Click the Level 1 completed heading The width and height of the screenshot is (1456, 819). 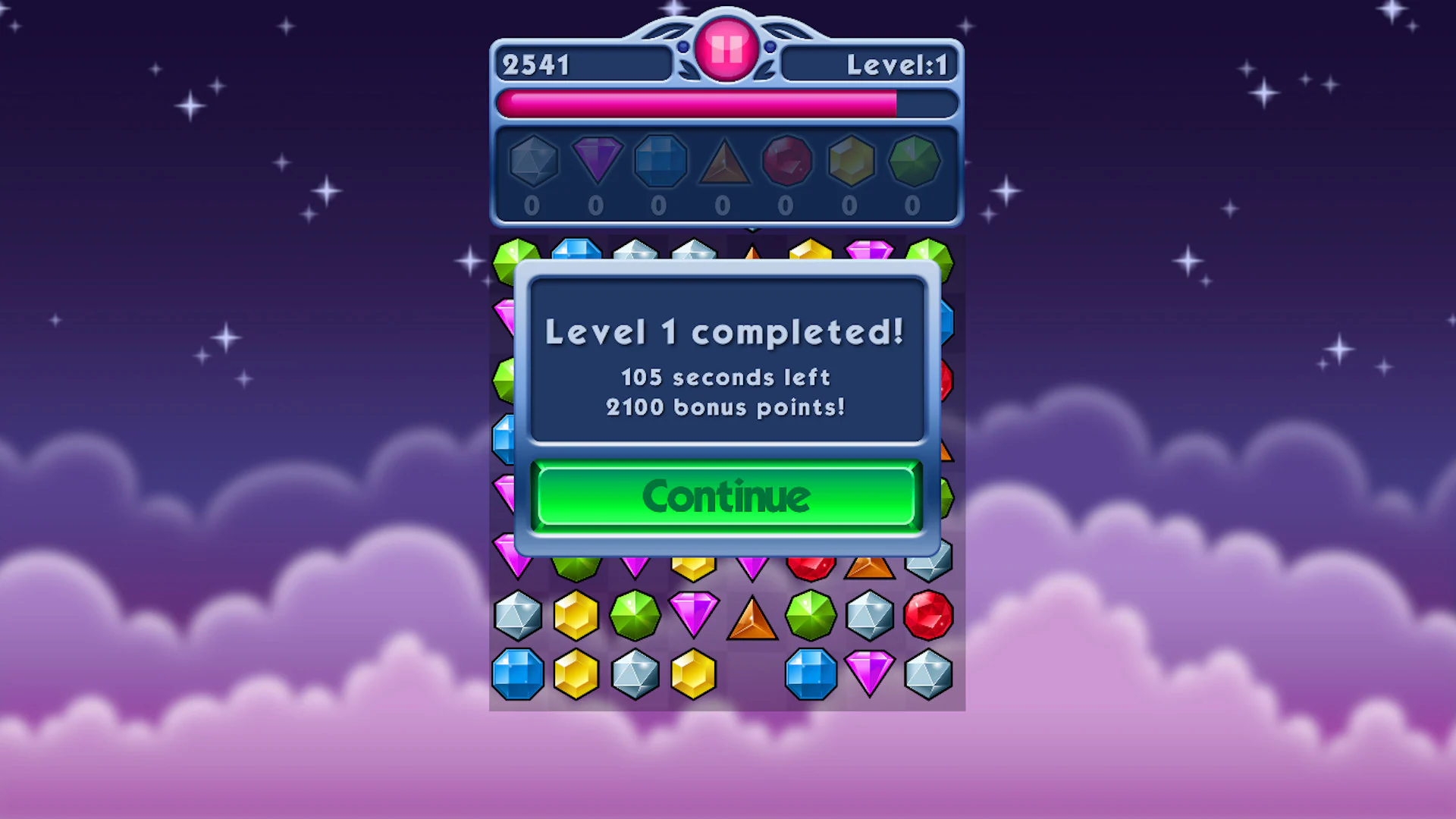[726, 332]
